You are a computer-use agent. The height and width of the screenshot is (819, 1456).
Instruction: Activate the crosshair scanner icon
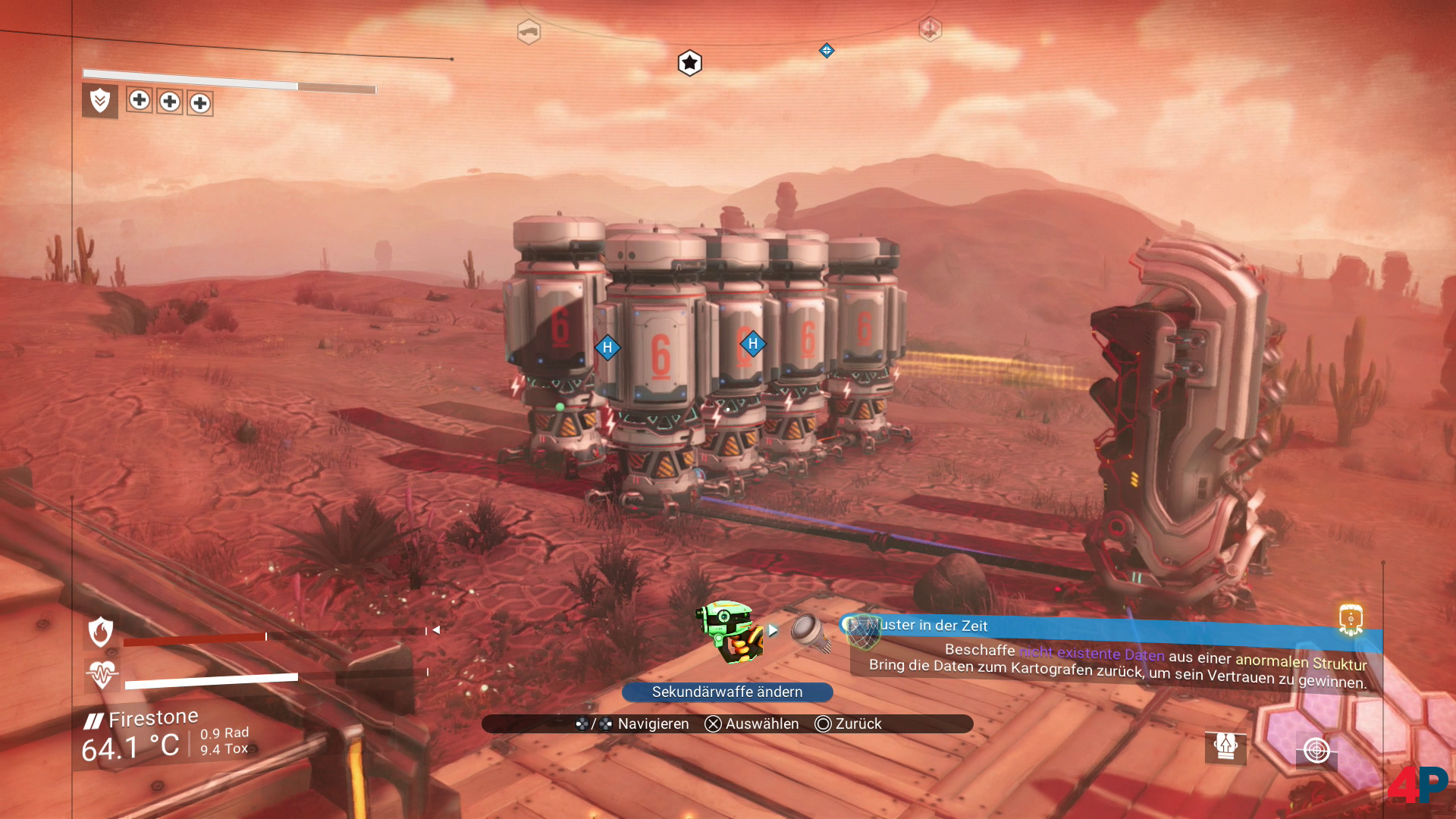pos(1316,750)
